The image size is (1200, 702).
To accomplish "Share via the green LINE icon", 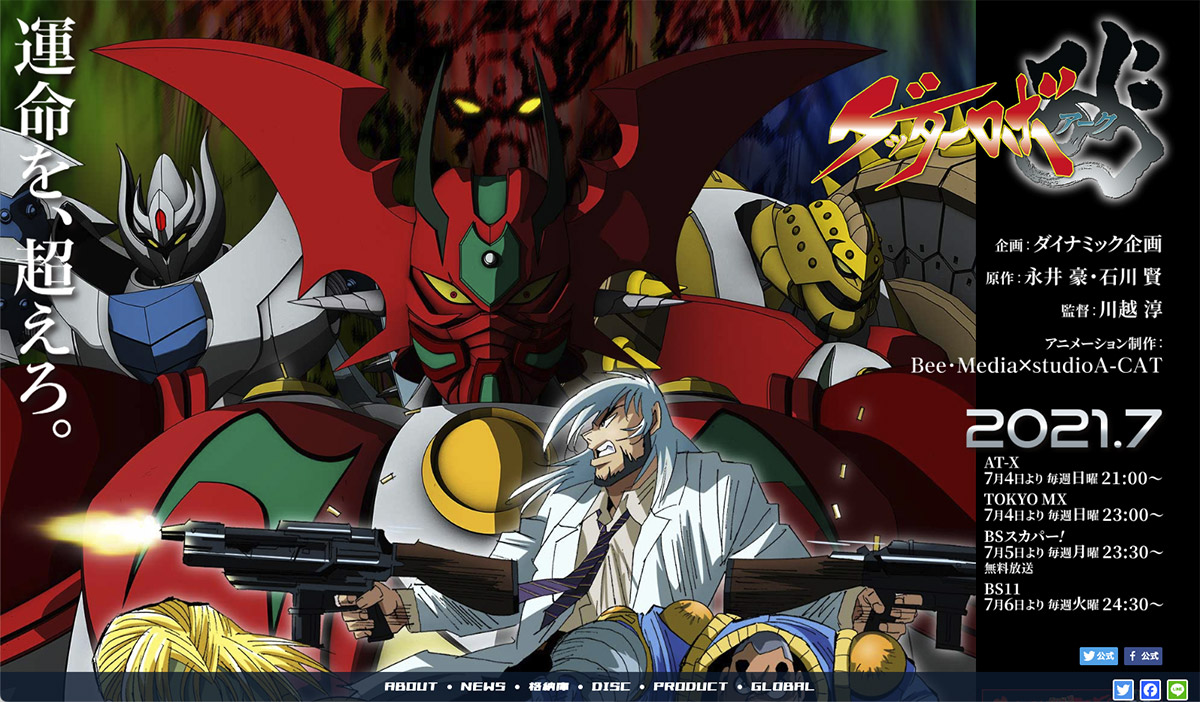I will pyautogui.click(x=1177, y=689).
